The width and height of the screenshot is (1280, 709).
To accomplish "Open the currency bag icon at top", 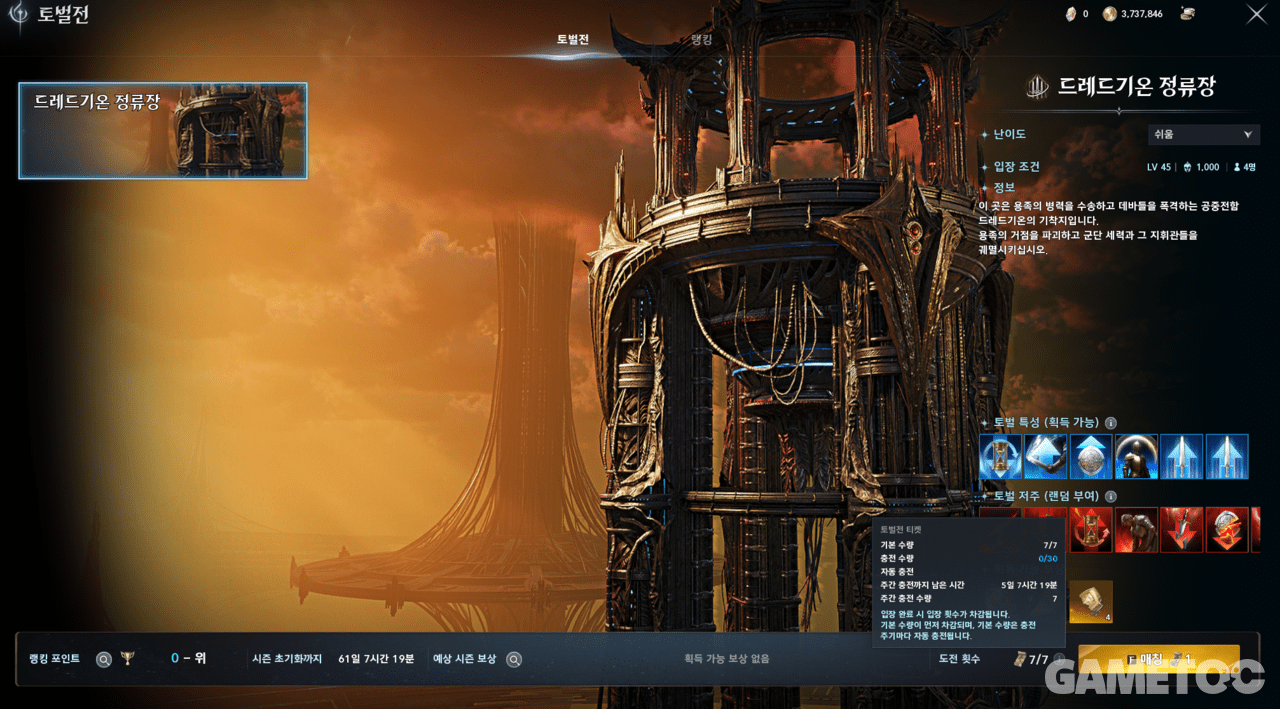I will pos(1188,14).
